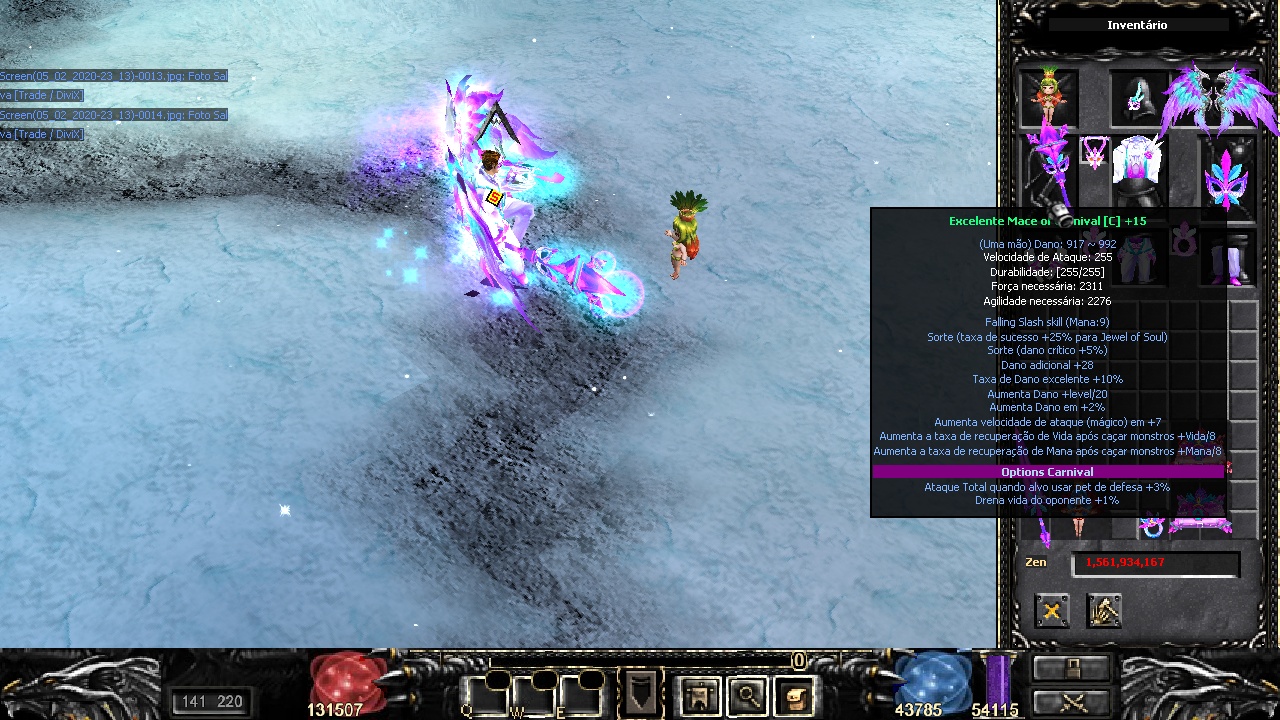Screen dimensions: 1280x720
Task: Click the crossed swords button
Action: coord(1071,700)
